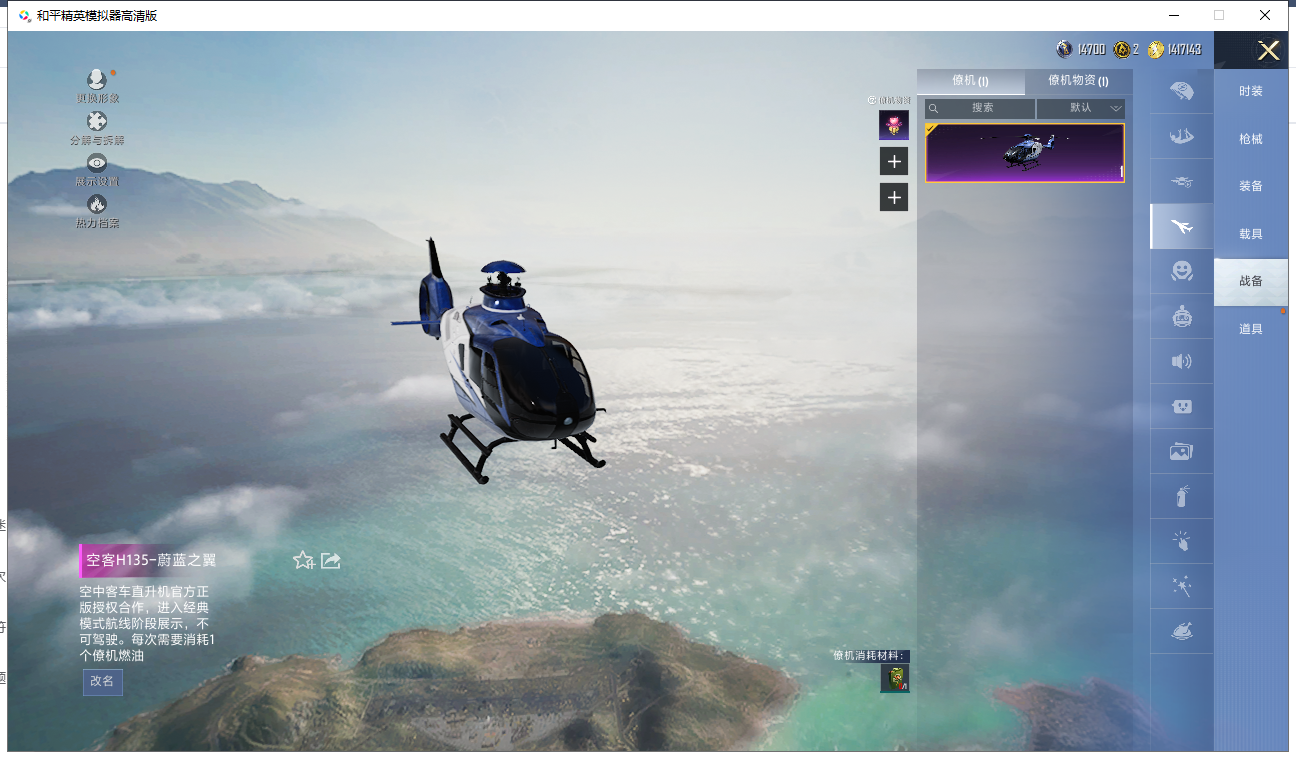Share the helicopter using the share arrow icon
Screen dimensions: 1296x759
331,561
